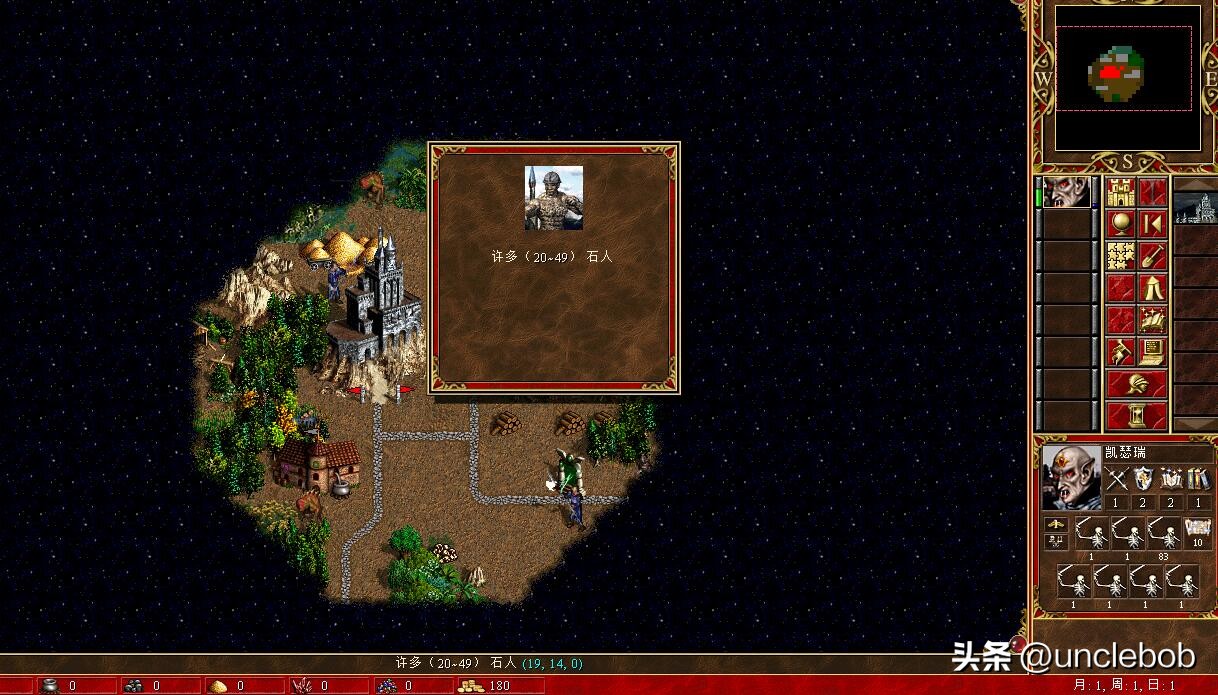Open the kingdom overview castle button
The image size is (1218, 695).
pyautogui.click(x=1120, y=191)
